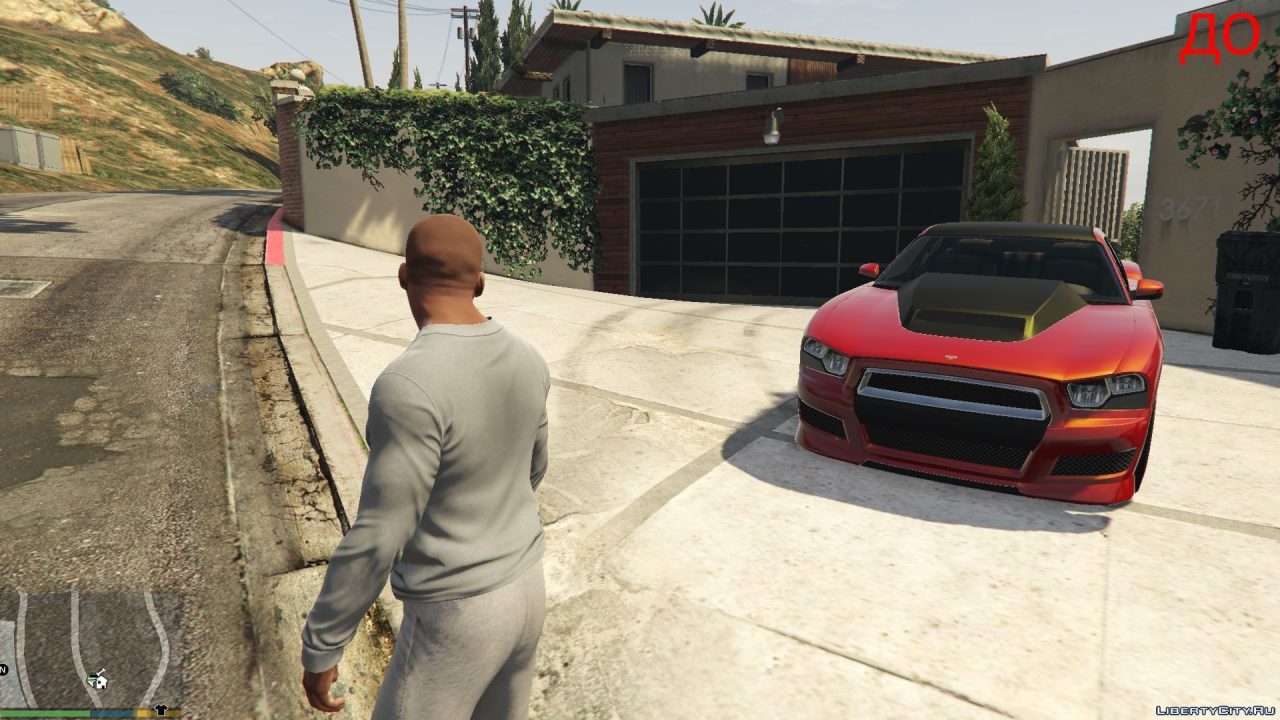Click the North indicator on the minimap edge
The height and width of the screenshot is (720, 1280).
(x=4, y=668)
